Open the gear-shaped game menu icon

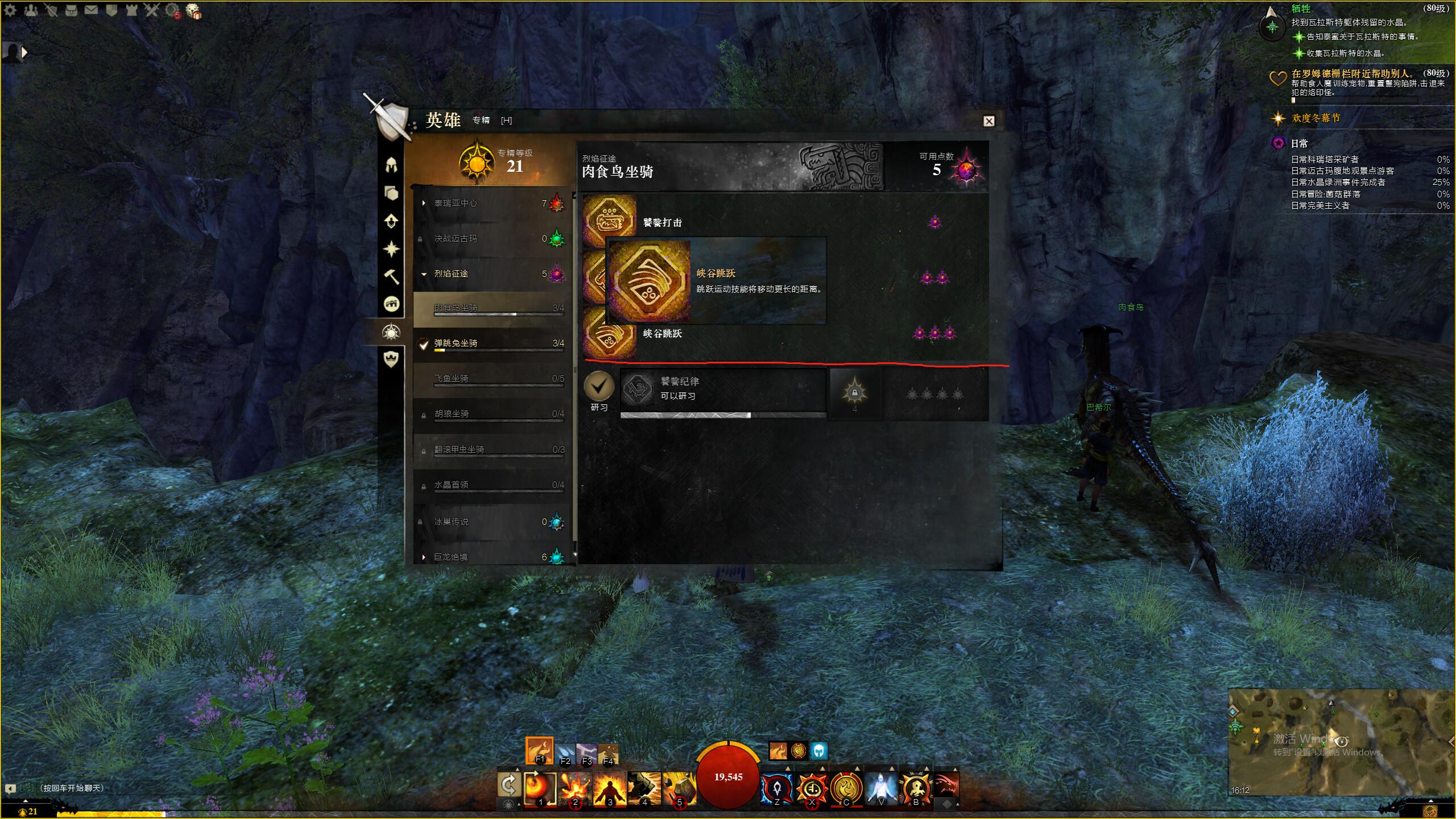(10, 11)
